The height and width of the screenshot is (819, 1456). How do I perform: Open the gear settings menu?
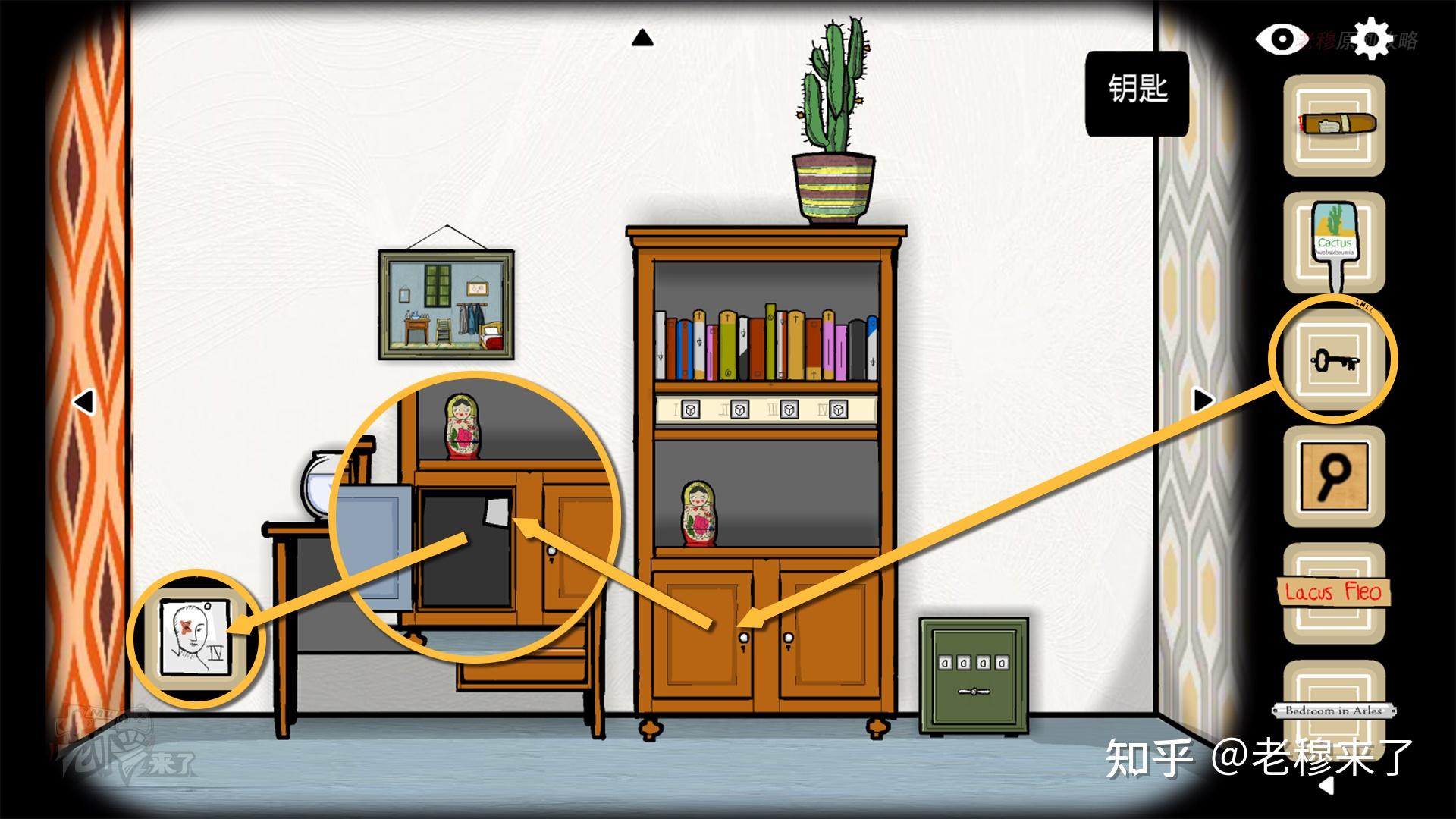point(1370,39)
